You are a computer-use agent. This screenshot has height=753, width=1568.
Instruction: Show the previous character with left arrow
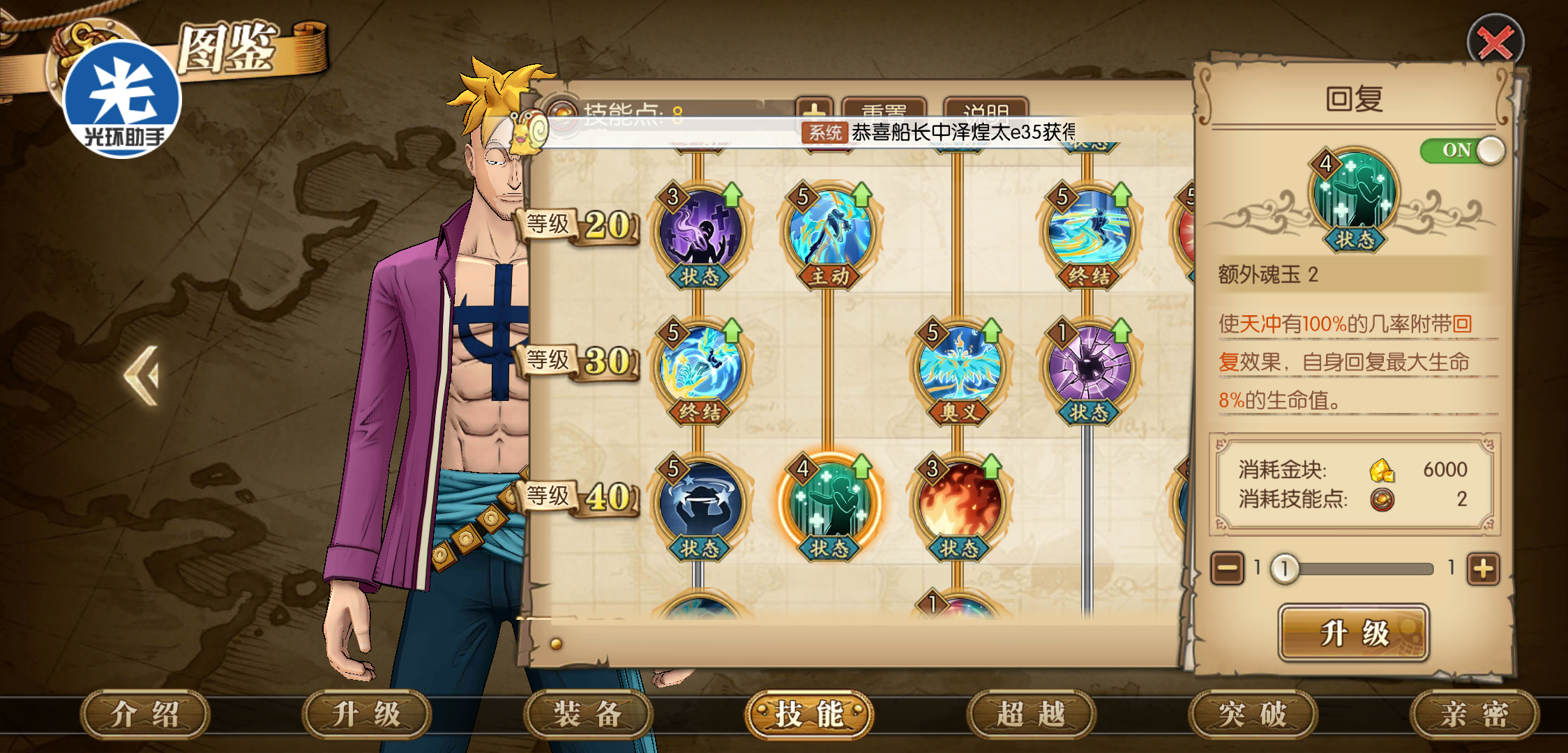click(143, 375)
